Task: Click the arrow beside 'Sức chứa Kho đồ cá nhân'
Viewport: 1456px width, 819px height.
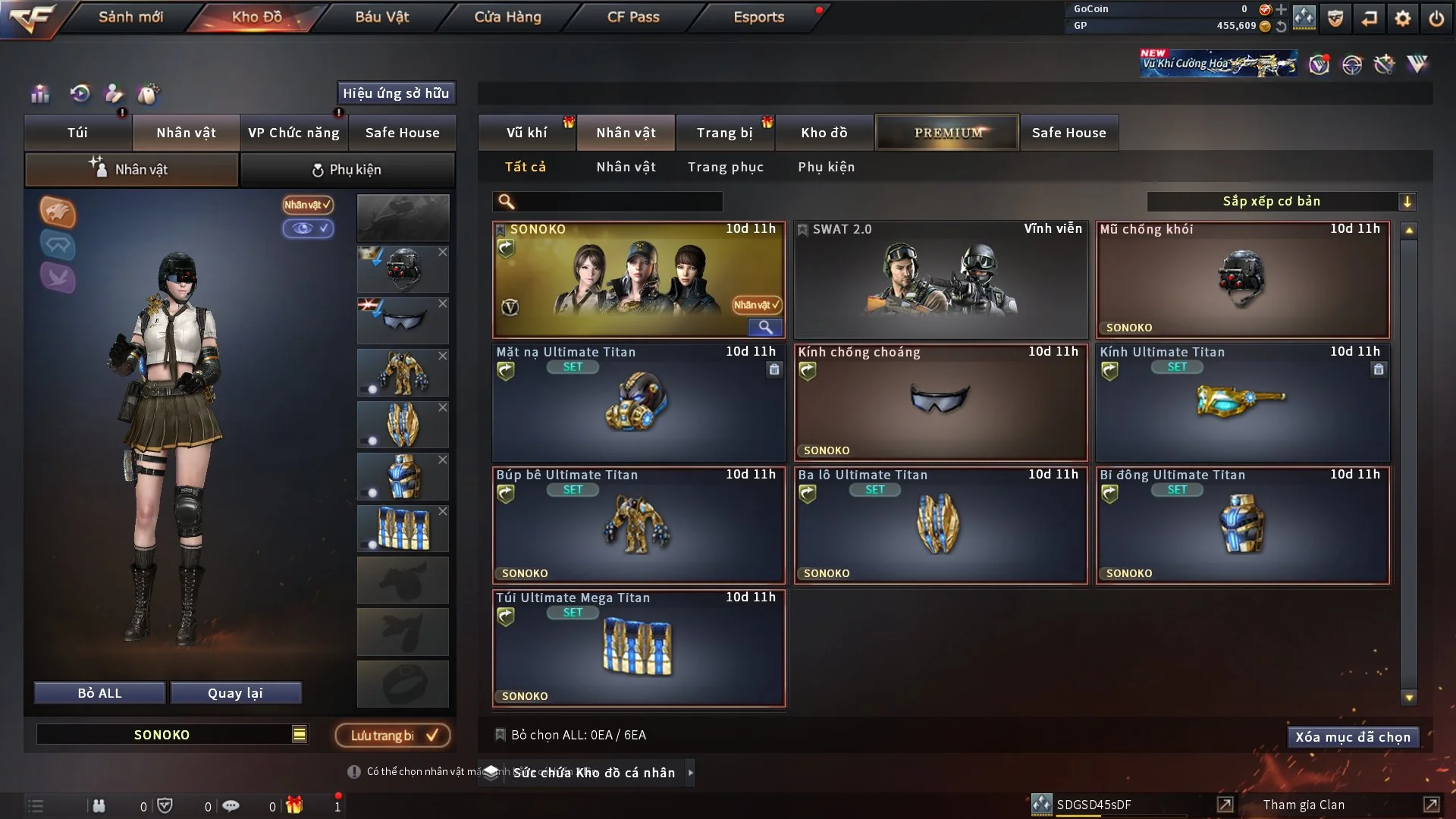Action: 691,773
